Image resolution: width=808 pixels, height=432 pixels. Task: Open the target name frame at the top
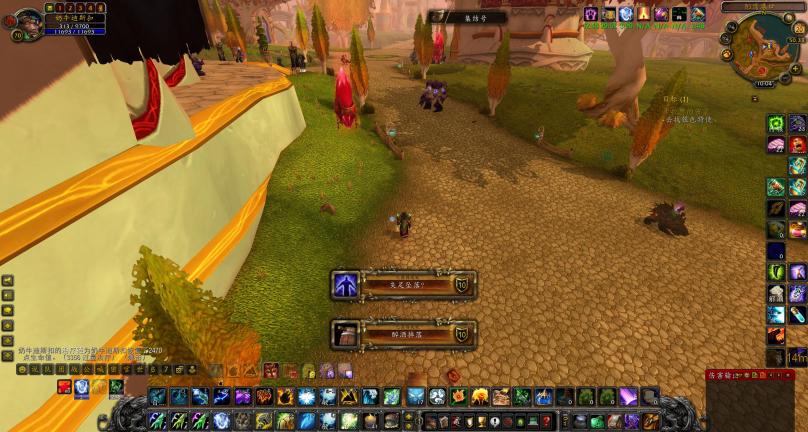click(x=467, y=17)
